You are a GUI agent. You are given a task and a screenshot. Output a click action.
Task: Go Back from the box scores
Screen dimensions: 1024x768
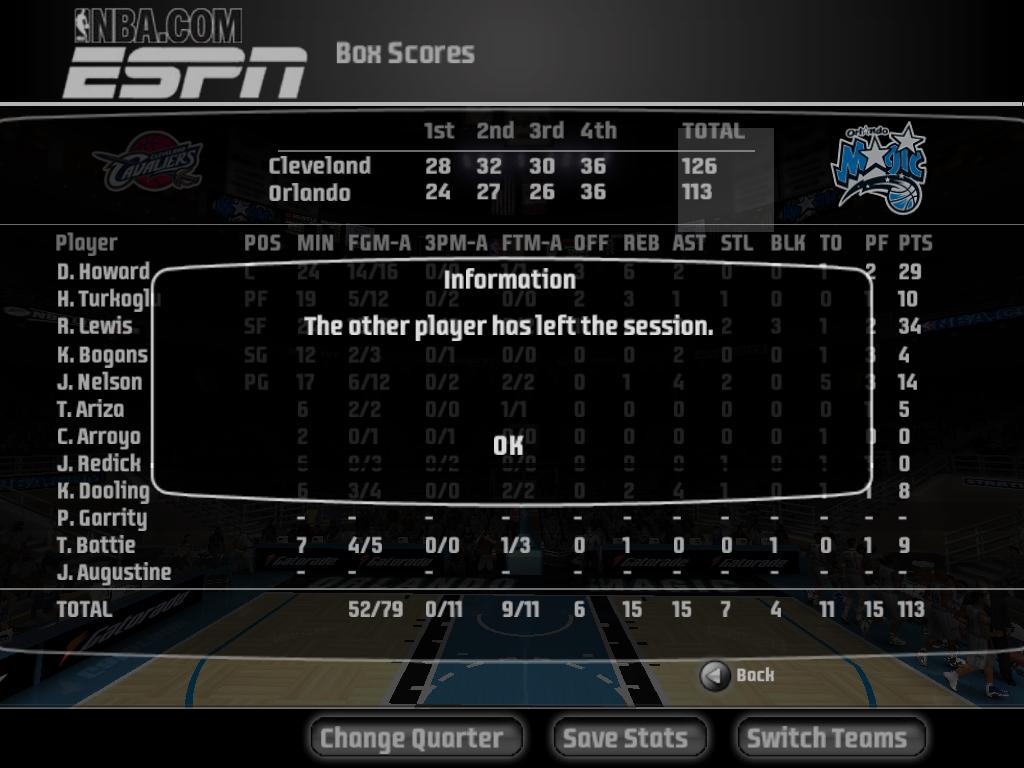point(738,676)
